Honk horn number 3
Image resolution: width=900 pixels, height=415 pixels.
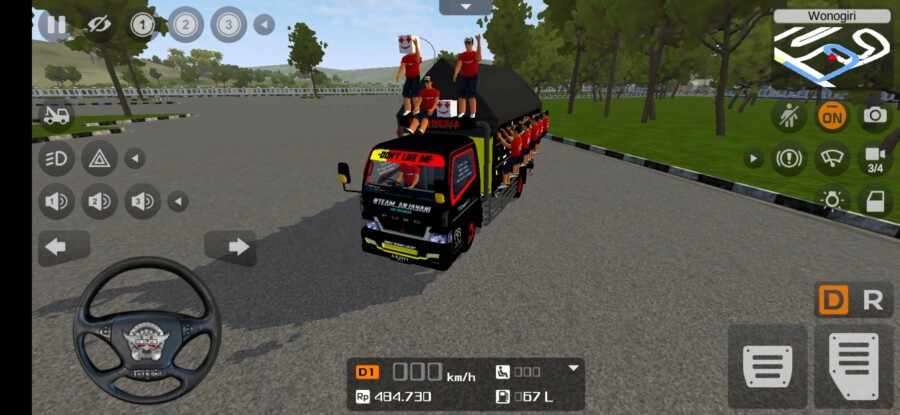pos(142,201)
